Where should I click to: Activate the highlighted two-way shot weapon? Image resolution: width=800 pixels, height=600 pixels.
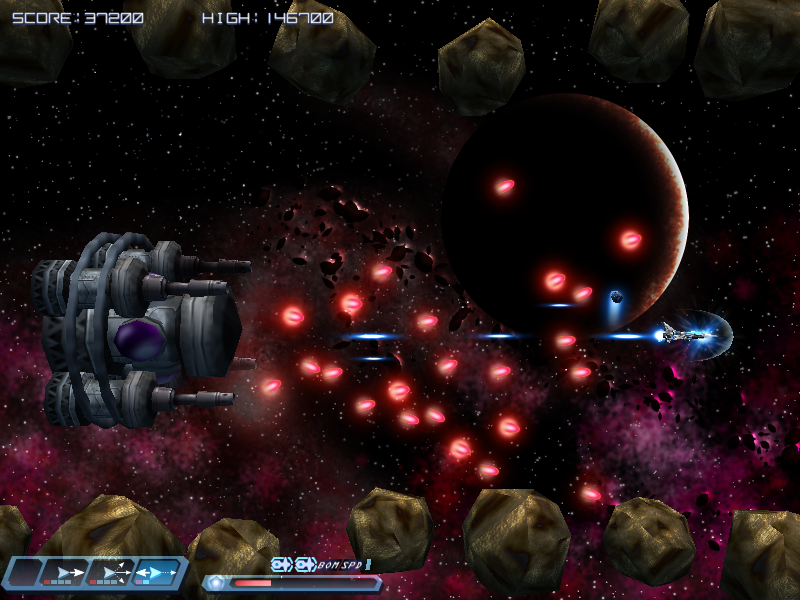click(158, 572)
